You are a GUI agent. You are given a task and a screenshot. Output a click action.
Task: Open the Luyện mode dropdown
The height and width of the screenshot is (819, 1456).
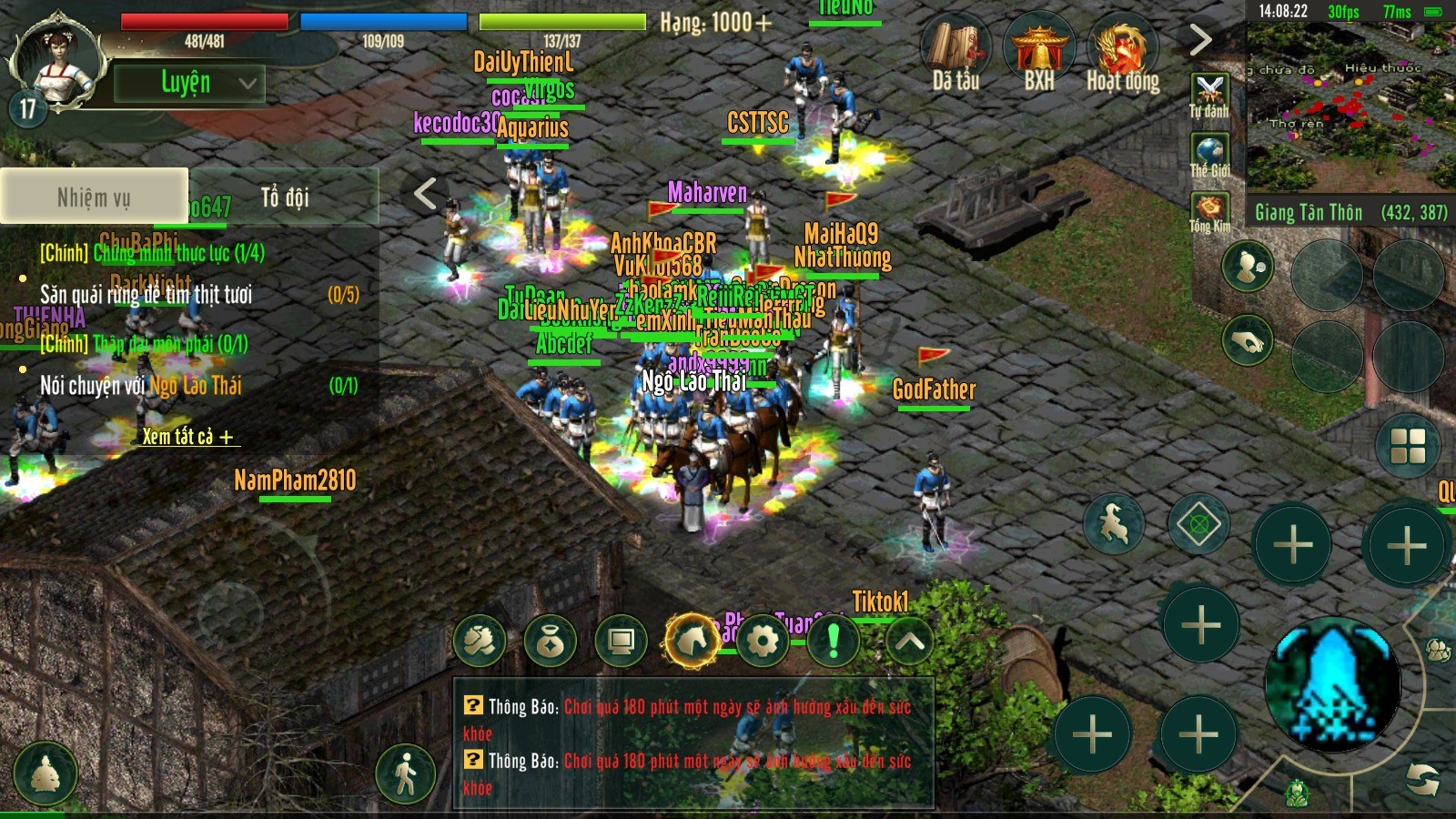point(189,83)
